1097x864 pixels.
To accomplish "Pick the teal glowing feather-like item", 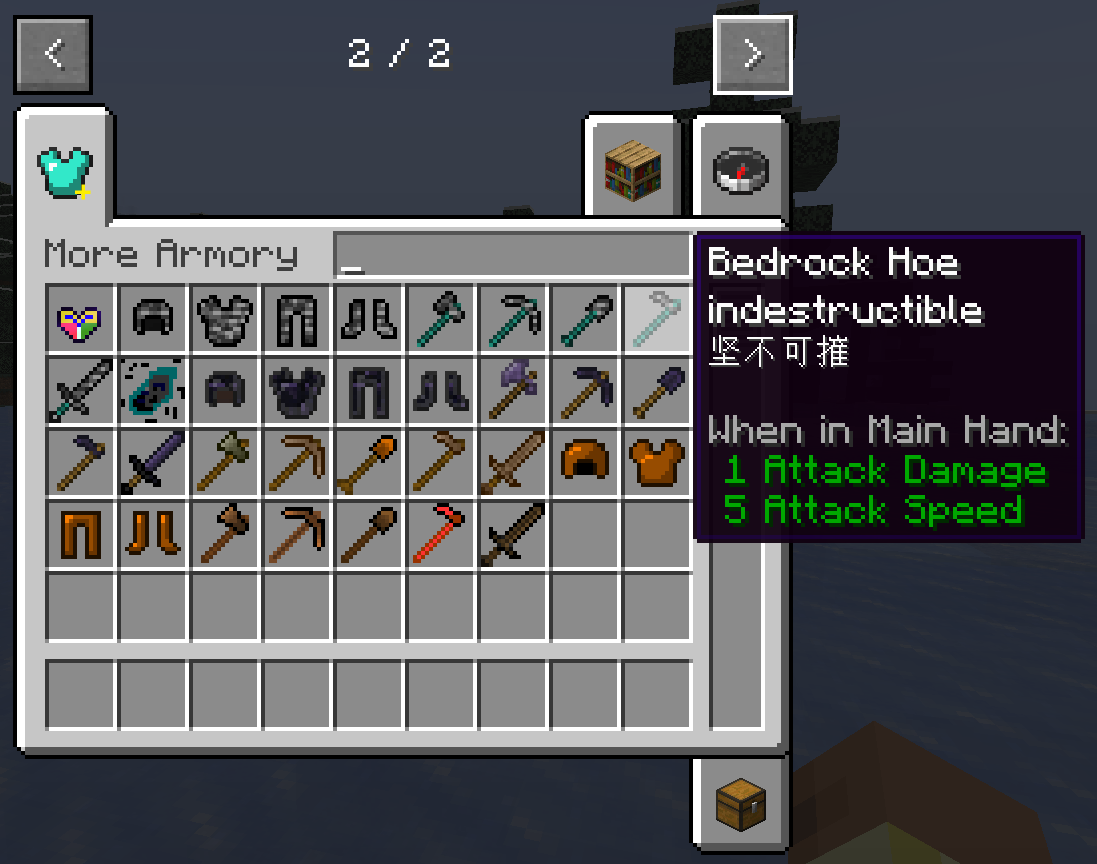I will click(x=153, y=391).
